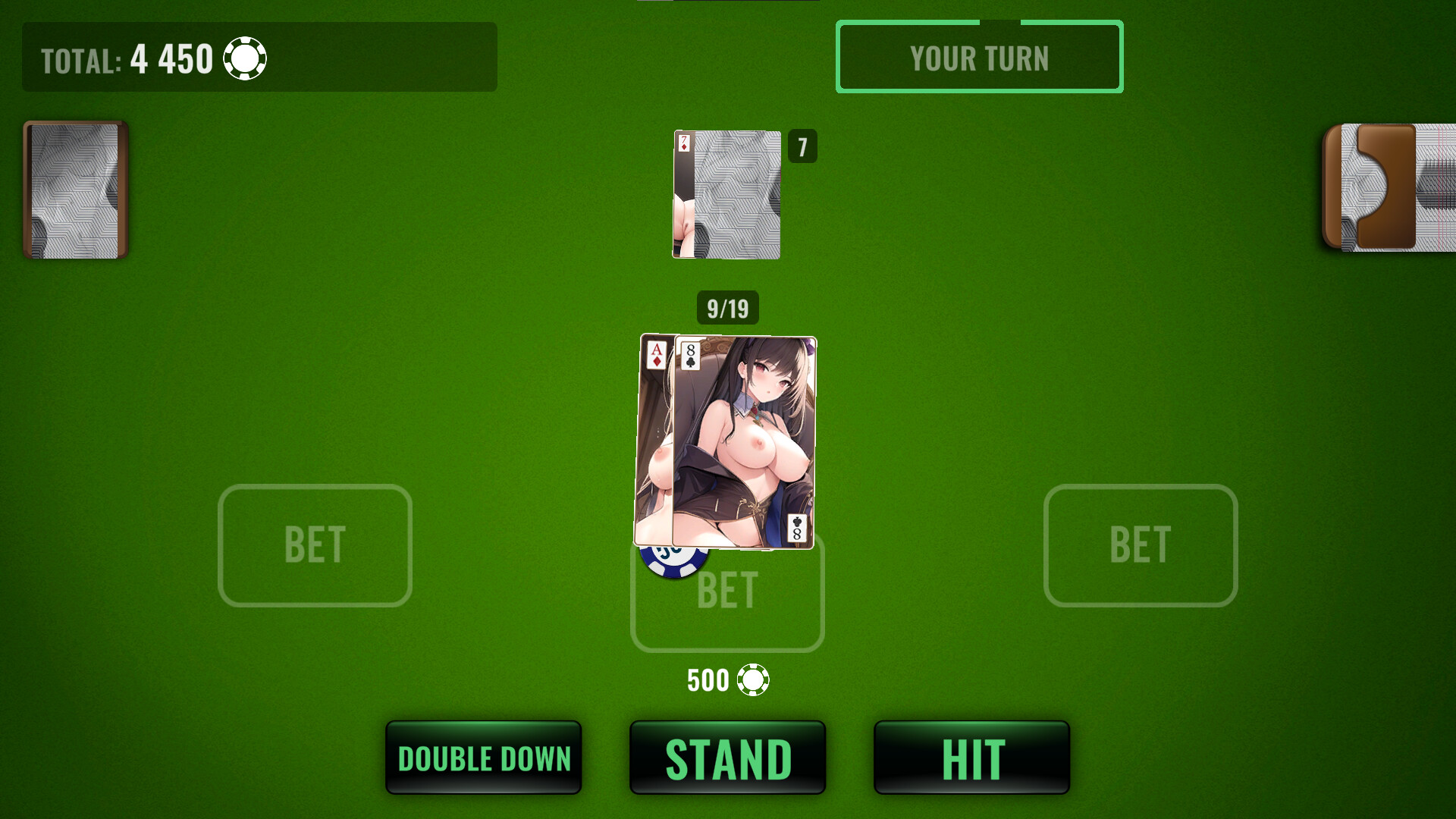The height and width of the screenshot is (819, 1456).
Task: Click the TOTAL 4450 balance display
Action: (172, 58)
